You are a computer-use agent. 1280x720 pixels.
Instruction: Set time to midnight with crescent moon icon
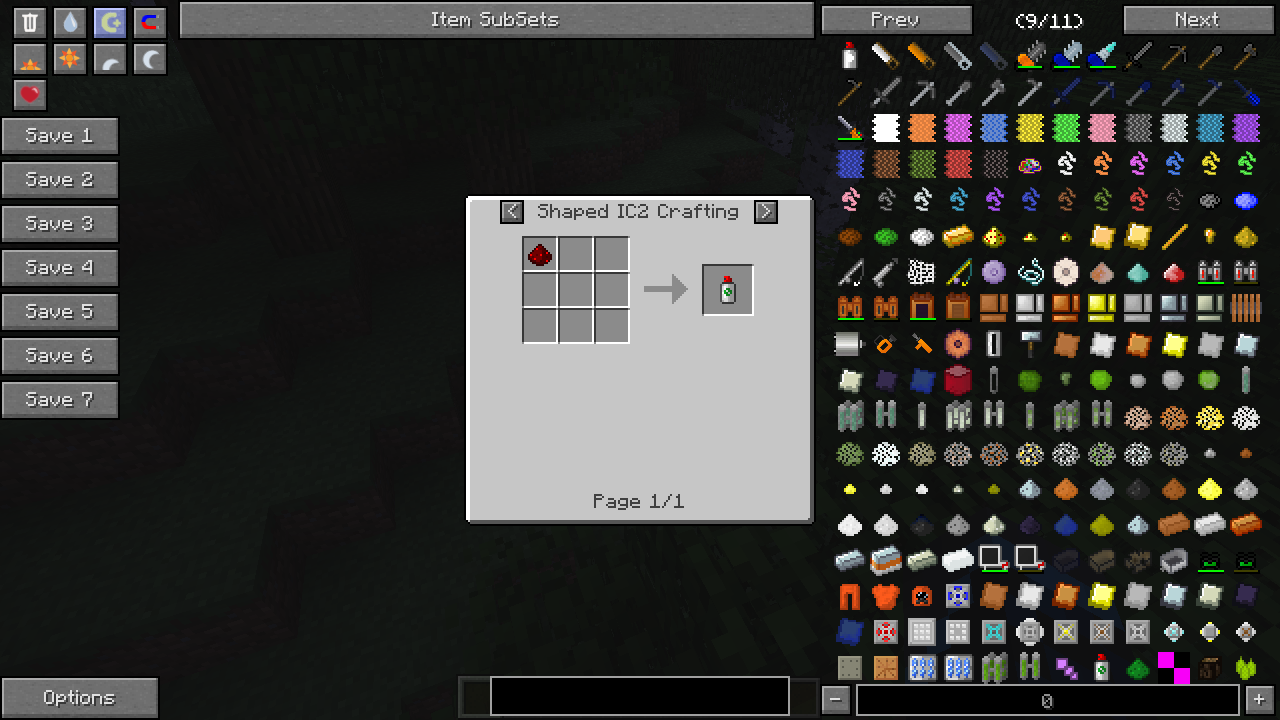click(x=150, y=60)
